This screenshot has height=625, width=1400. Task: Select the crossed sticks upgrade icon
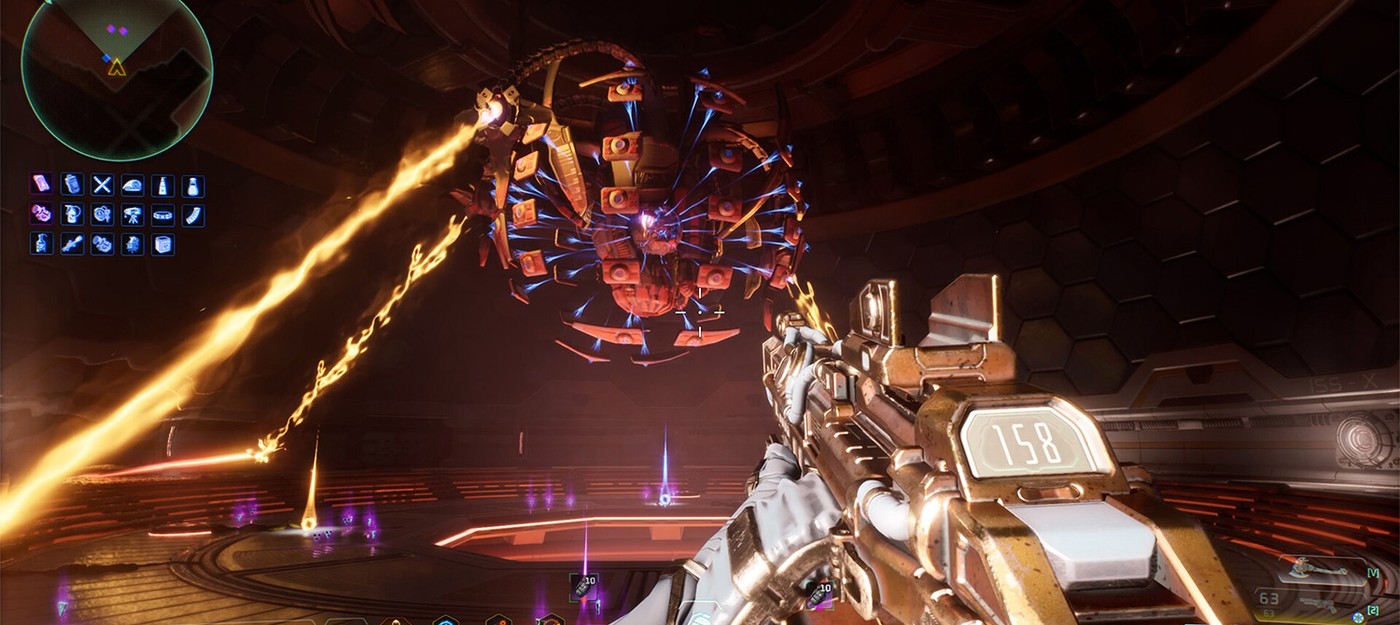click(x=102, y=184)
